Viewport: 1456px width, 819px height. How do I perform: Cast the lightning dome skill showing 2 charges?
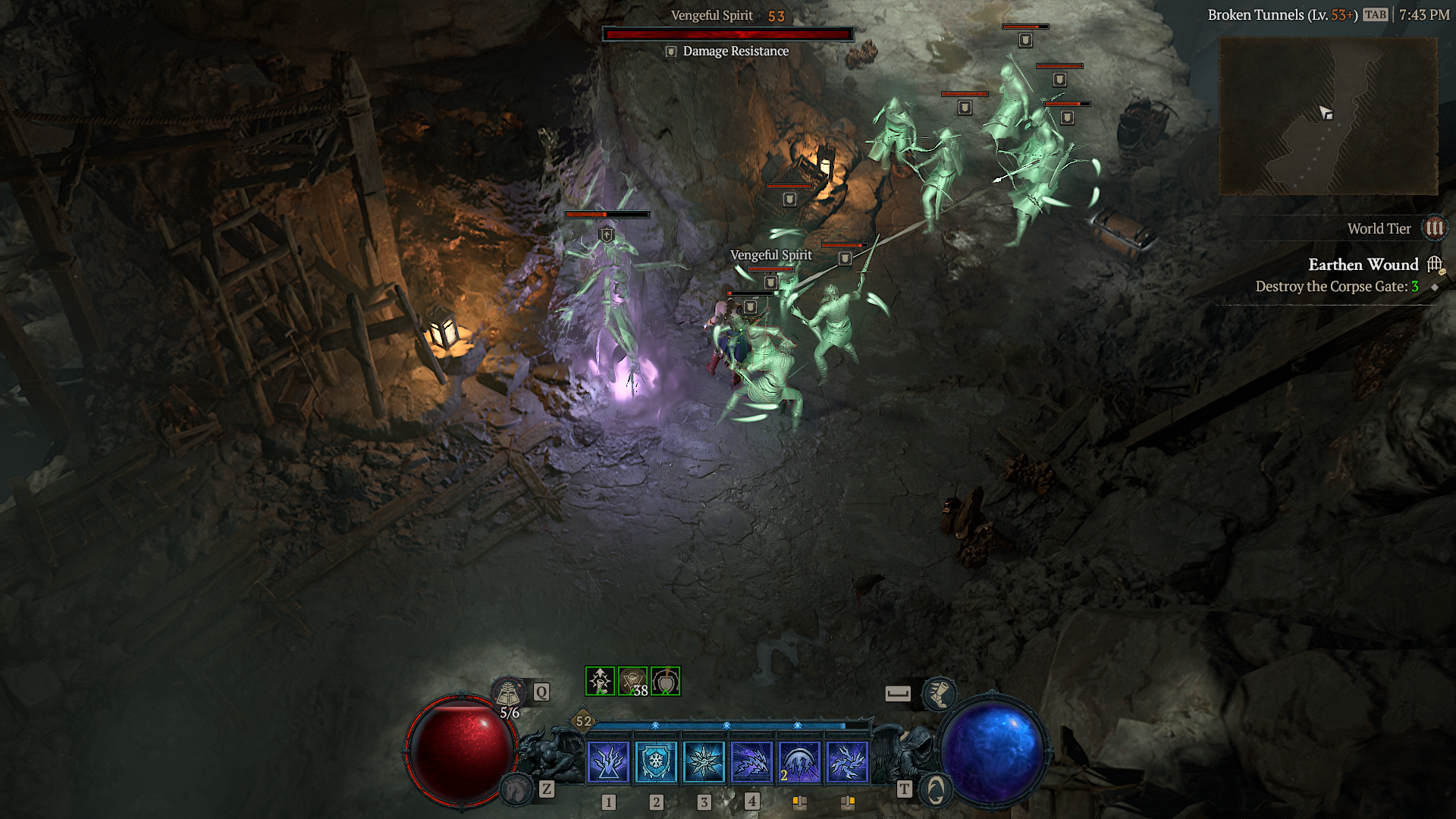[799, 761]
